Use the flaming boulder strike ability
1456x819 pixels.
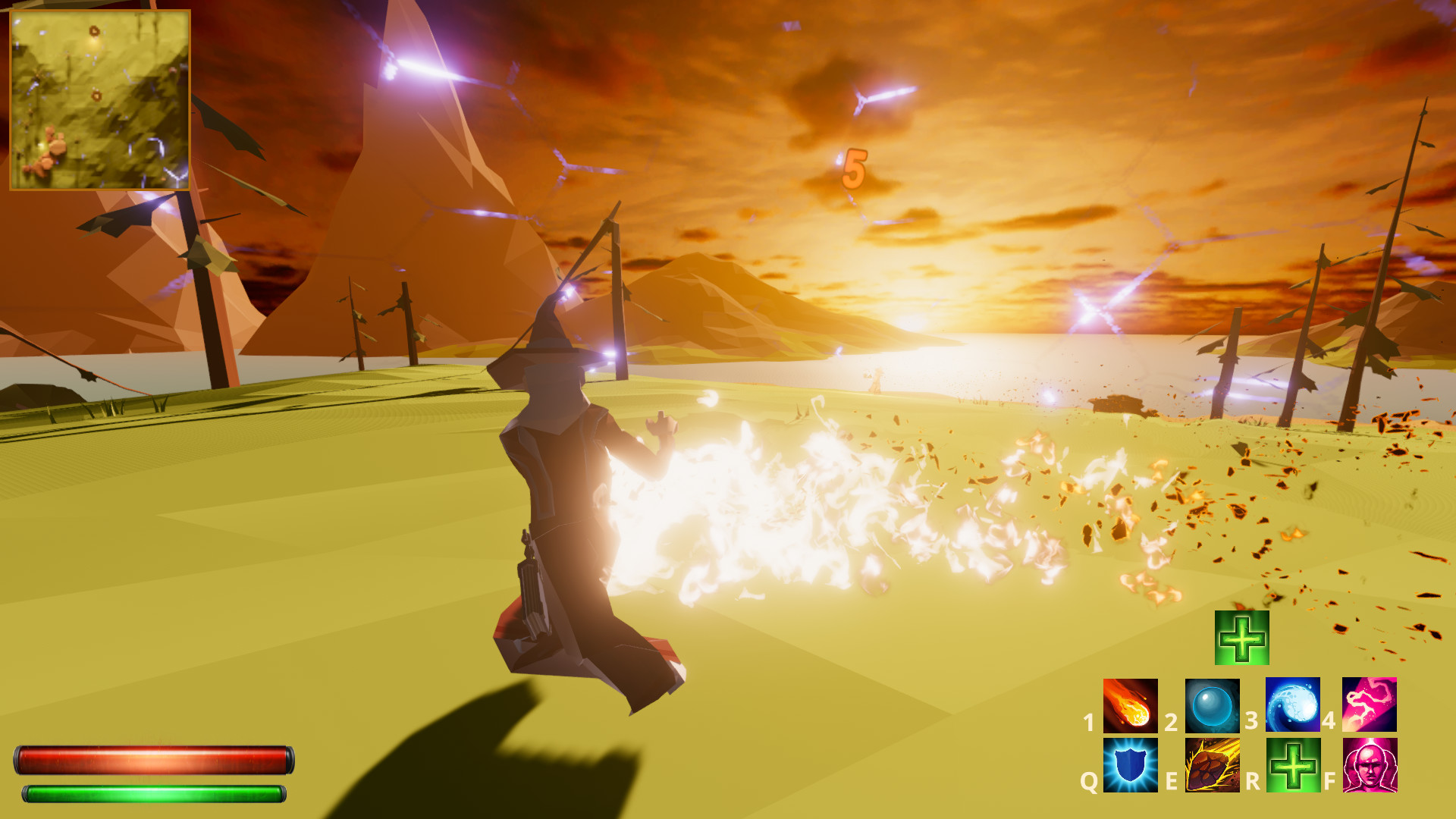(x=1212, y=765)
